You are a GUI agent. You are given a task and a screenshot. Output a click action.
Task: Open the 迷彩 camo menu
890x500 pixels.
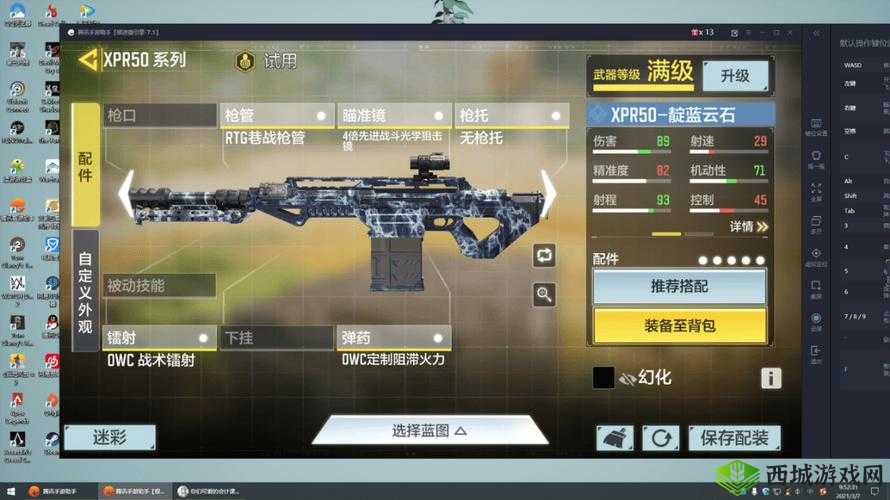point(110,438)
